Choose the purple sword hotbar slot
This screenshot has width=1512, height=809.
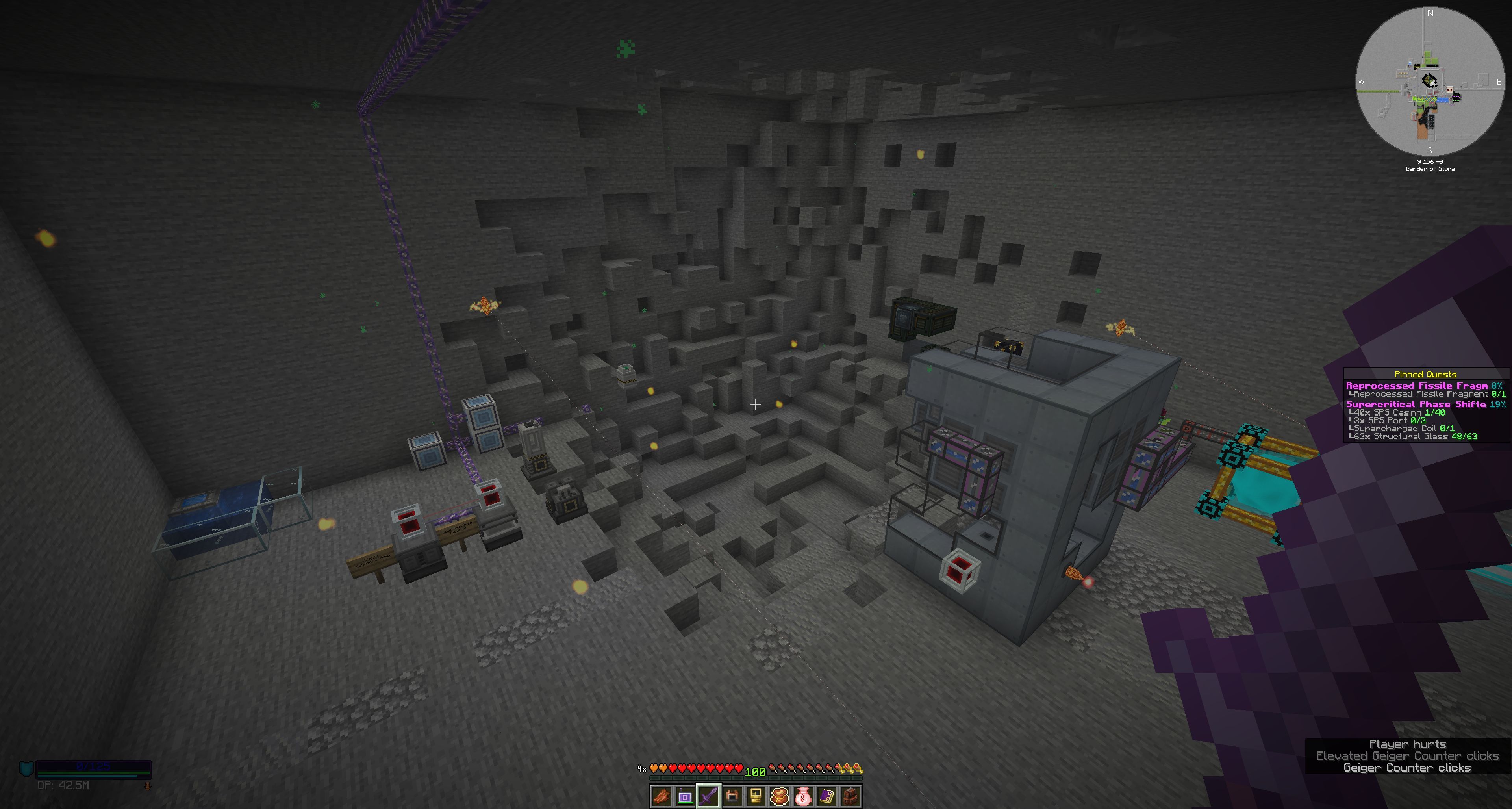pos(708,797)
